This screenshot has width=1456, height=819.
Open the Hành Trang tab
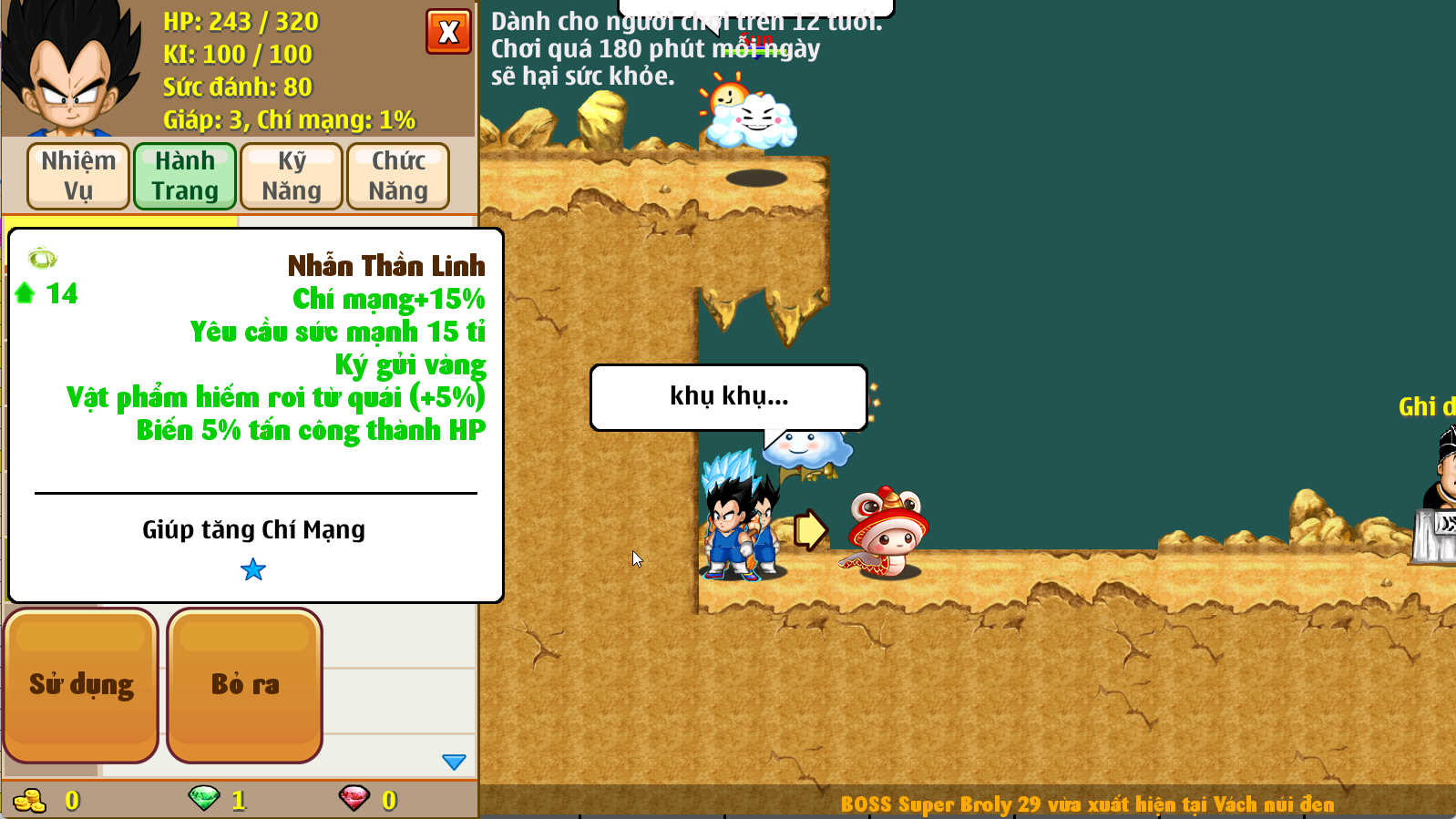[184, 175]
